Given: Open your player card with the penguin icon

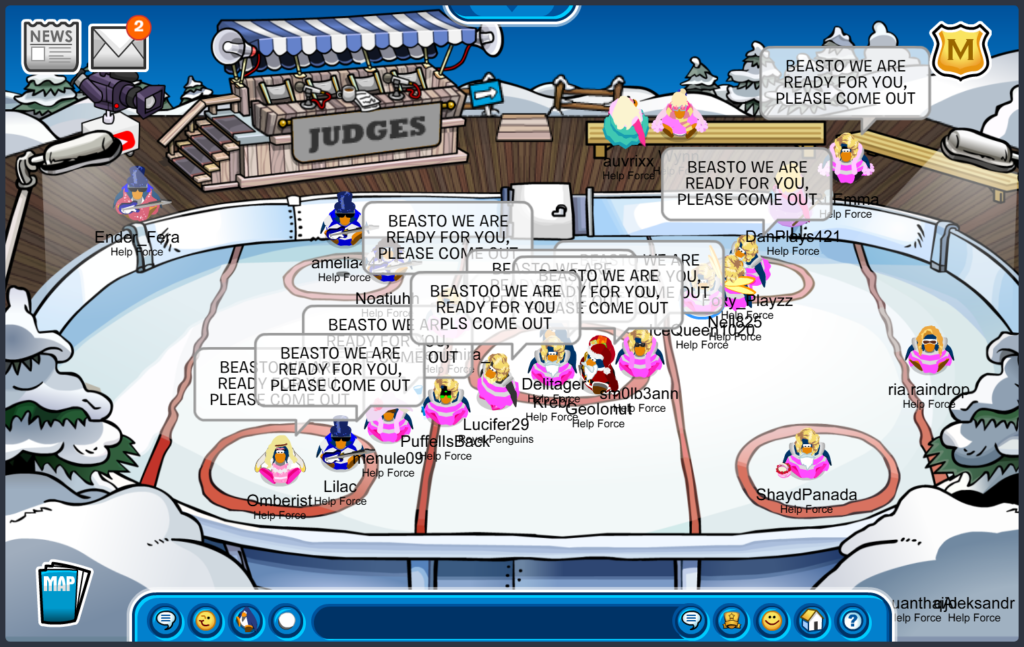Looking at the screenshot, I should click(731, 621).
